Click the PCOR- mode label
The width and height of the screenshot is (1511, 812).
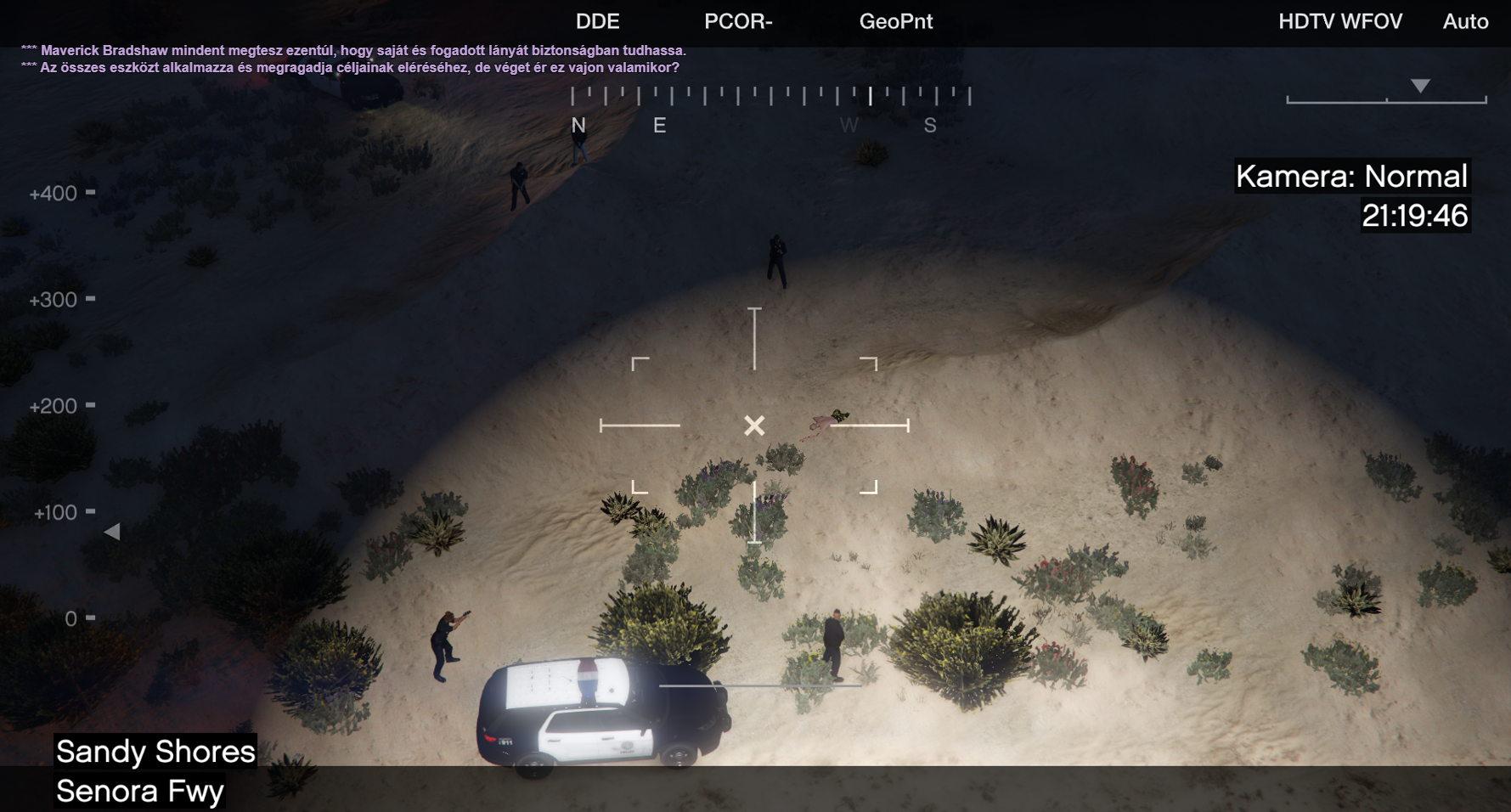(738, 22)
